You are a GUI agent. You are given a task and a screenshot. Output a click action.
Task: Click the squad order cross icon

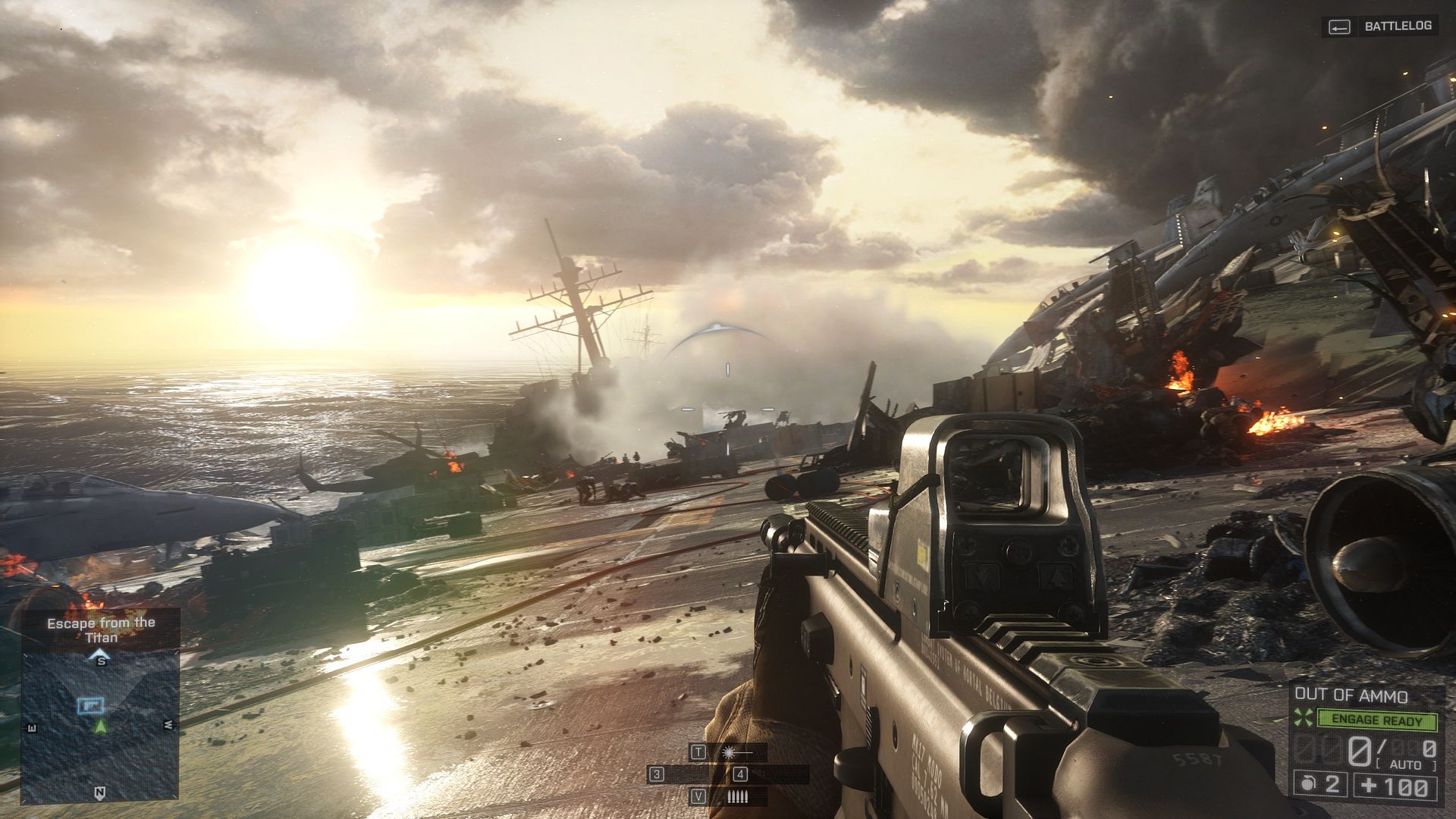pos(1304,717)
